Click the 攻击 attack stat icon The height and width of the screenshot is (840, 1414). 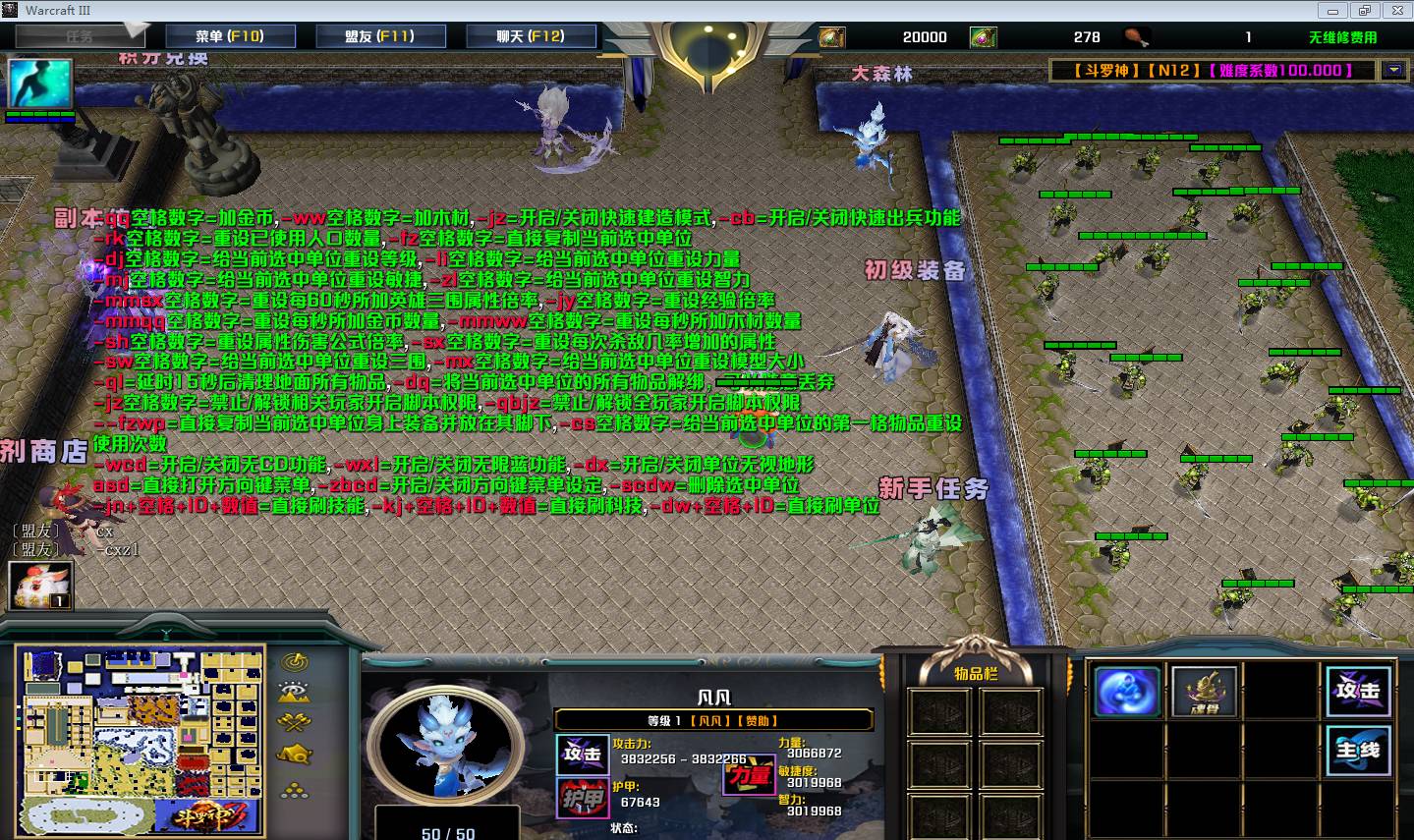582,755
